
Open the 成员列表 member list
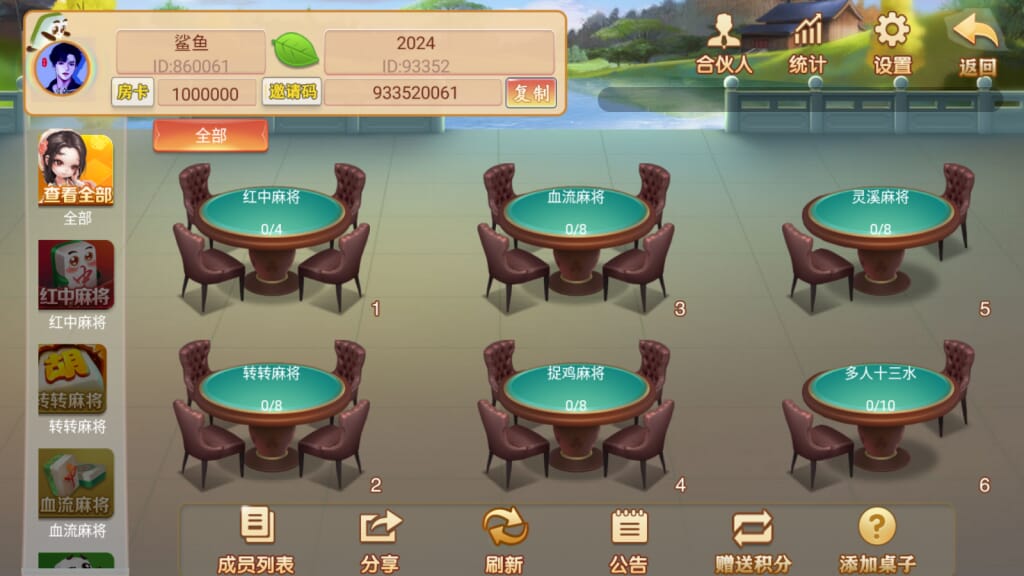pos(256,541)
